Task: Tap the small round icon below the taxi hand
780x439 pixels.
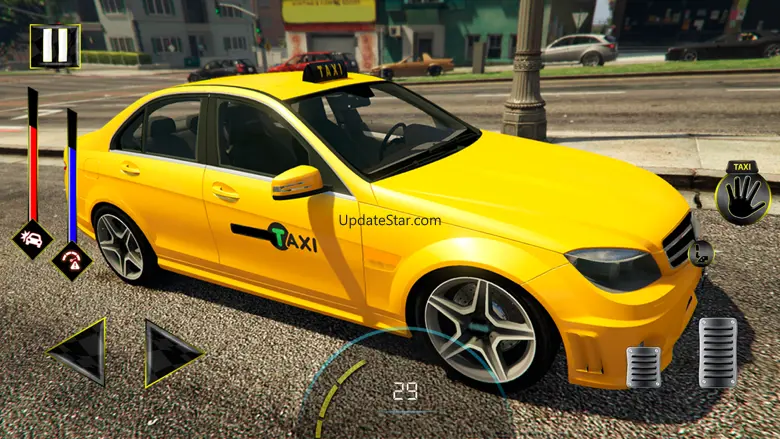Action: click(701, 252)
